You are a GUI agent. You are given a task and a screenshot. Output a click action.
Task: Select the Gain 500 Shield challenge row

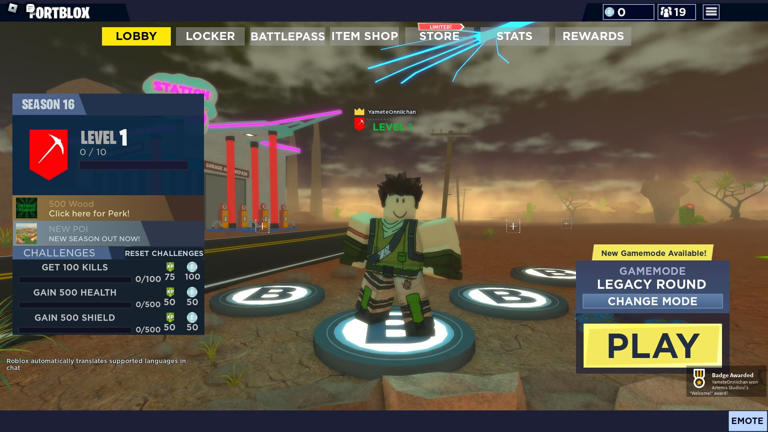click(x=75, y=318)
